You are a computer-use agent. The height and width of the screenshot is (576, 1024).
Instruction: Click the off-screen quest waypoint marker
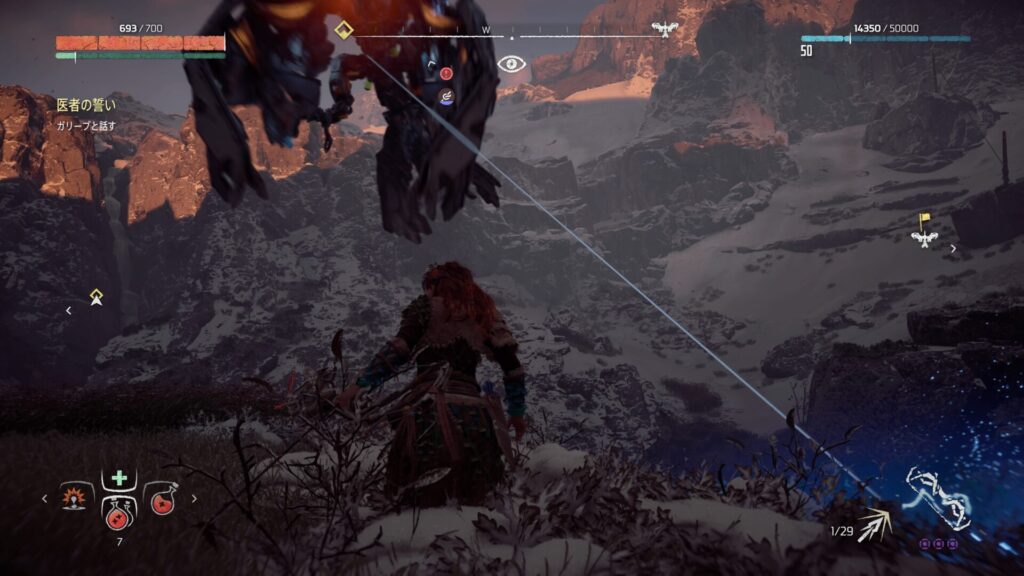(x=96, y=297)
